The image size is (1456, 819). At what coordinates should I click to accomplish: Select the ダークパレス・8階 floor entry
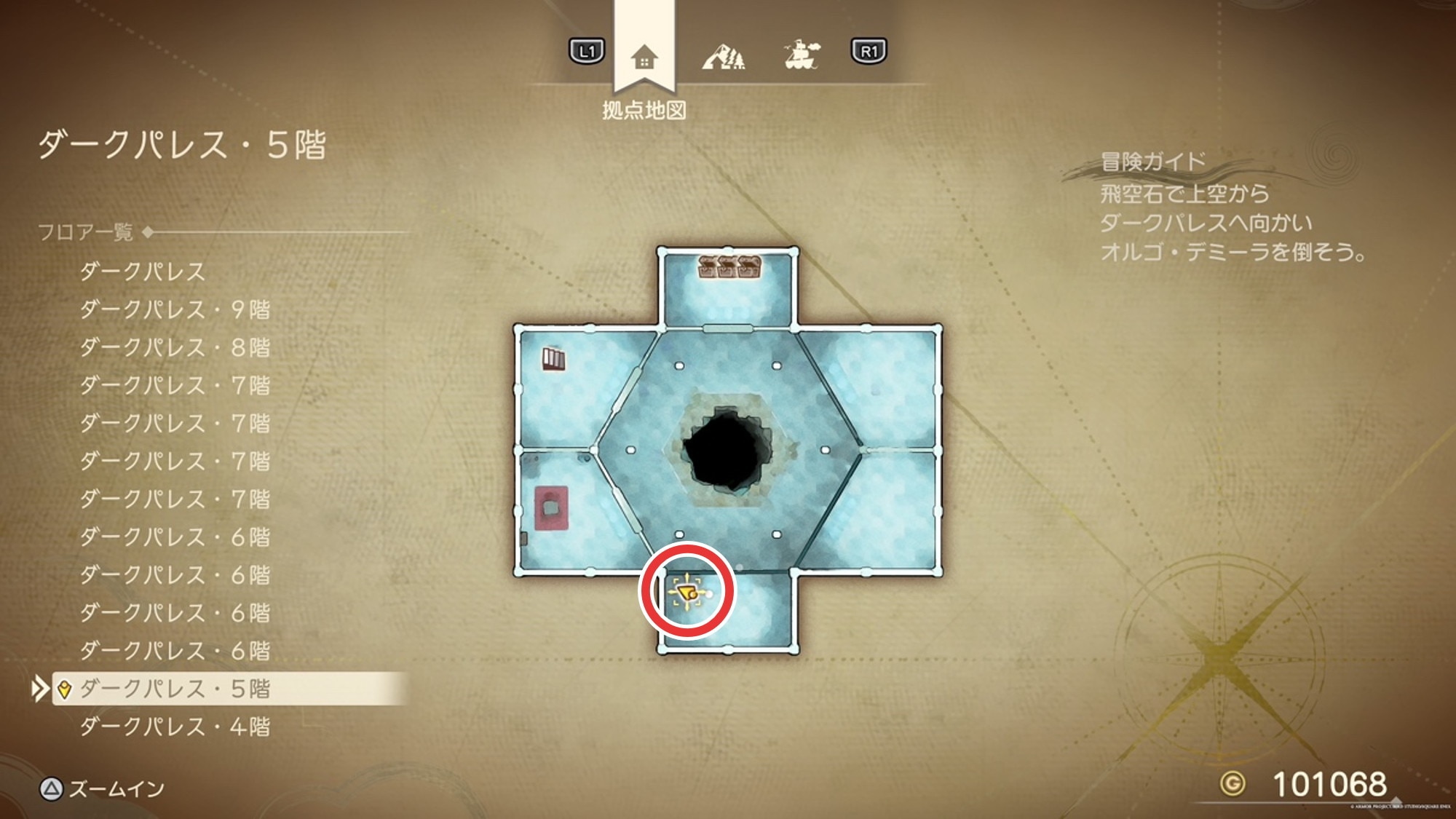(175, 347)
